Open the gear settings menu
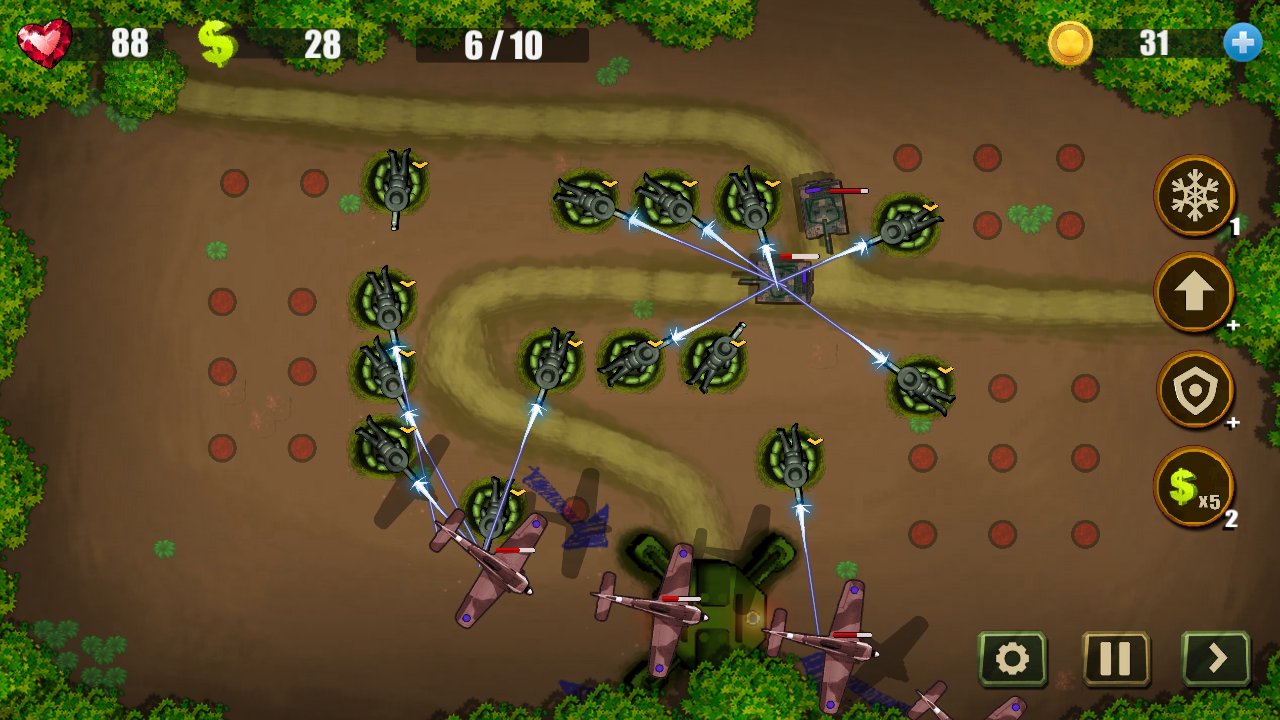Screen dimensions: 1280x720 1012,659
